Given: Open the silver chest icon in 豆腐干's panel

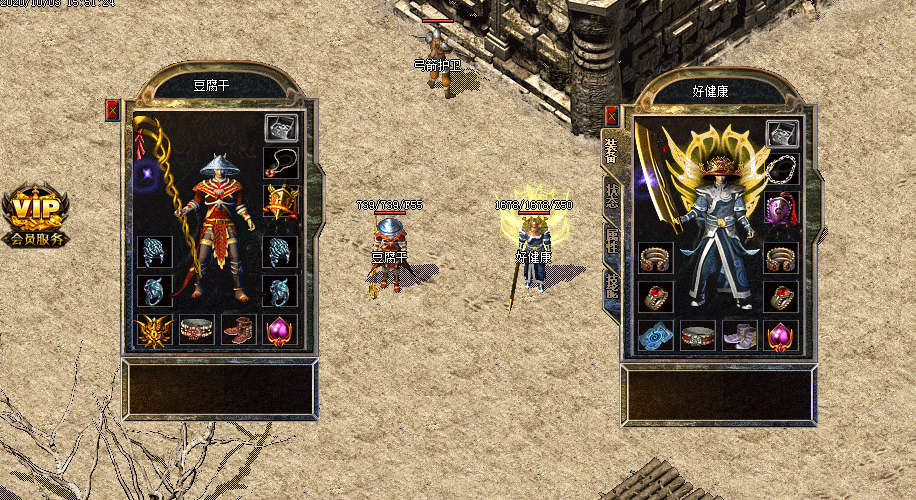Looking at the screenshot, I should 280,128.
